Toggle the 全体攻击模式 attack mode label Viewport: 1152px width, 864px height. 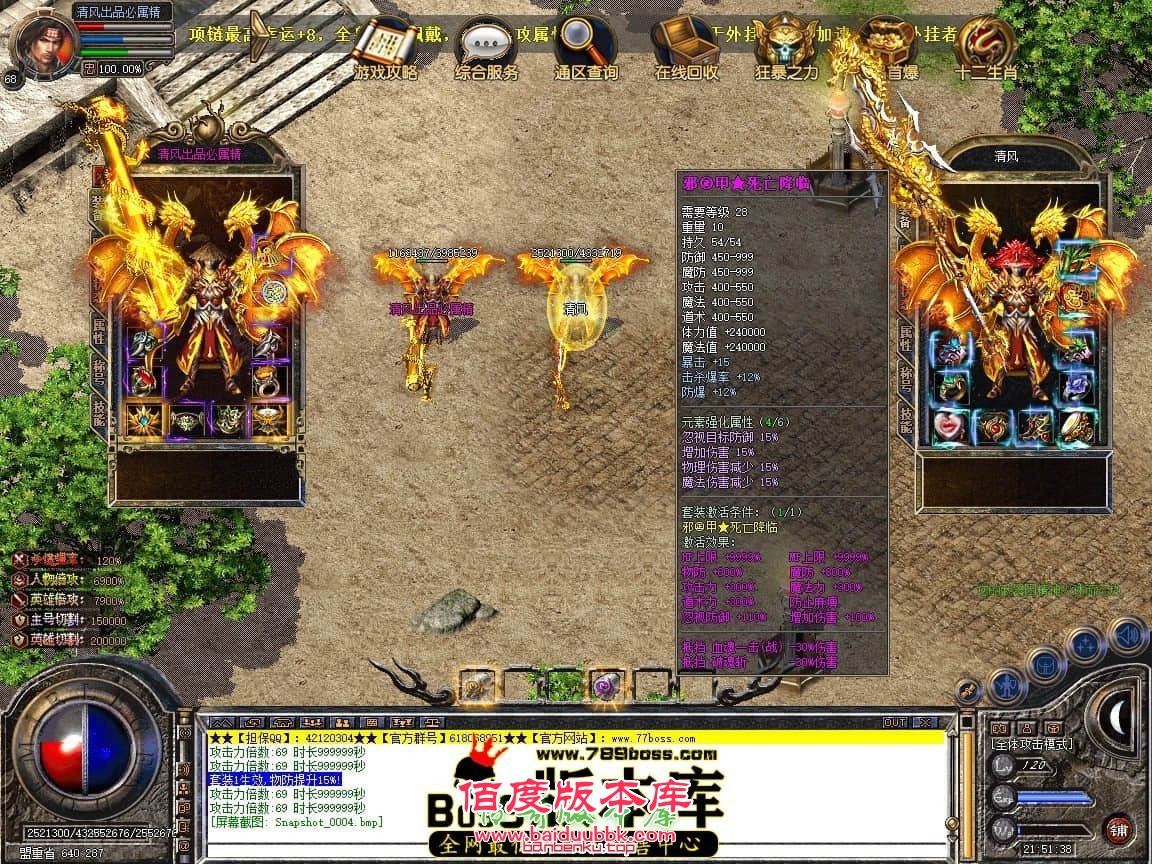pyautogui.click(x=1031, y=743)
